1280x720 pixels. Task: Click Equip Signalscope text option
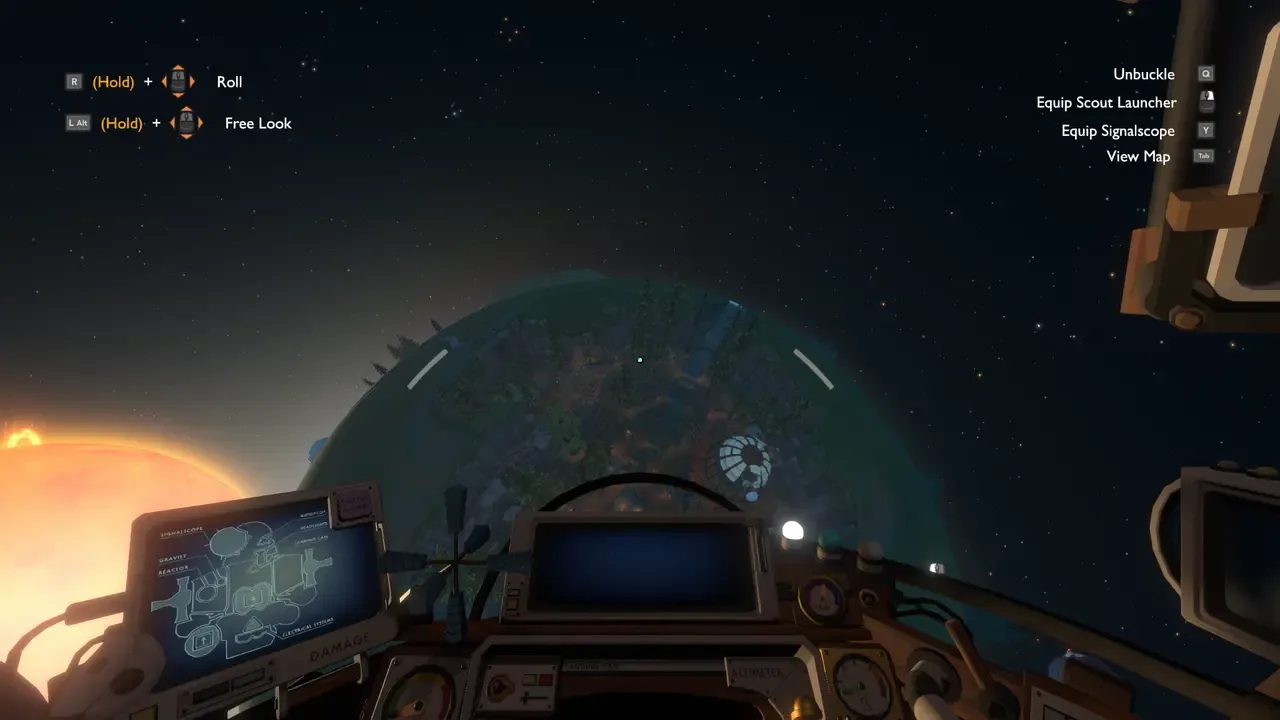1117,130
